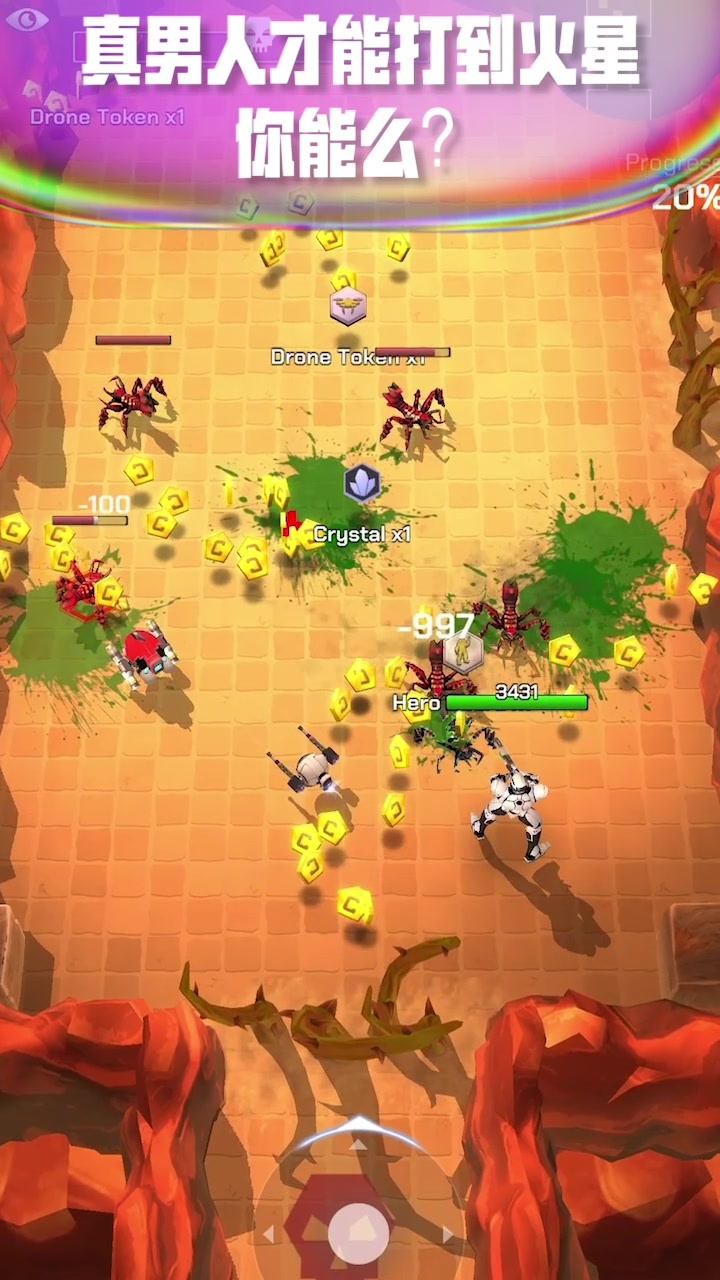Tap the joystick's up arrow

point(358,1143)
